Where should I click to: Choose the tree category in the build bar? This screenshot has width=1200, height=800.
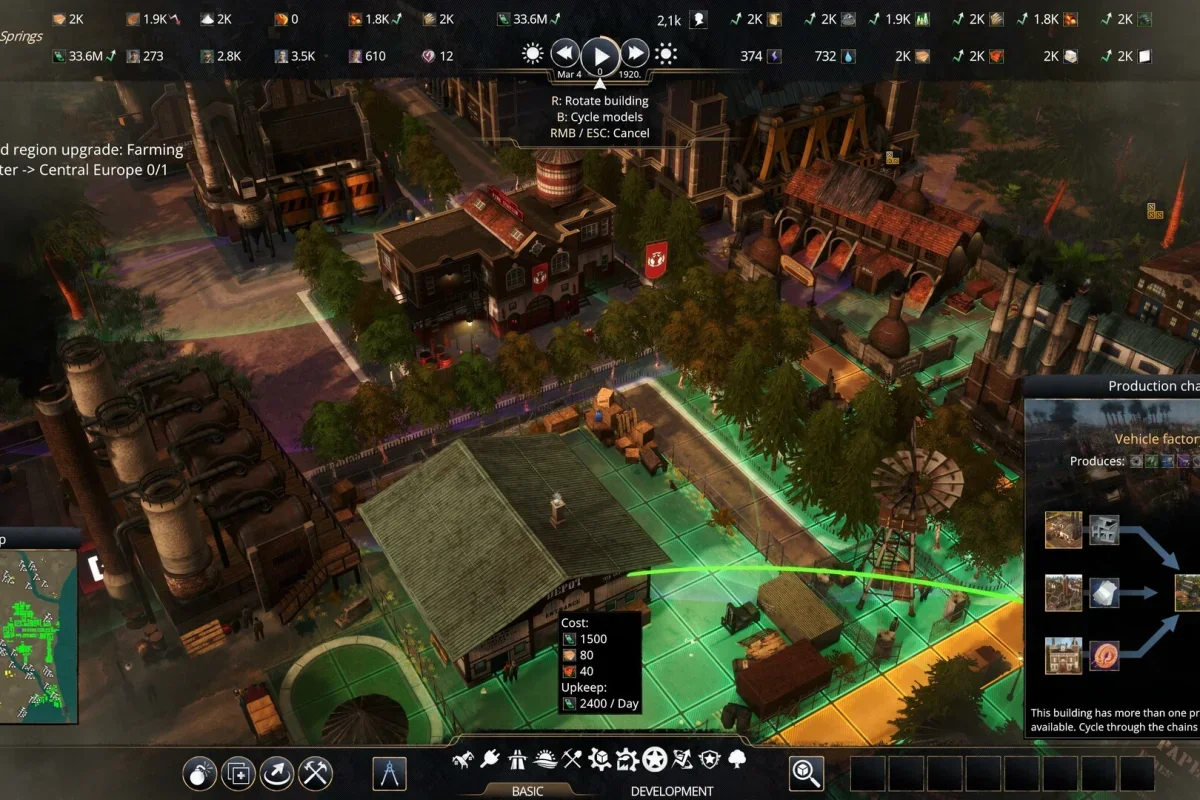pyautogui.click(x=737, y=760)
